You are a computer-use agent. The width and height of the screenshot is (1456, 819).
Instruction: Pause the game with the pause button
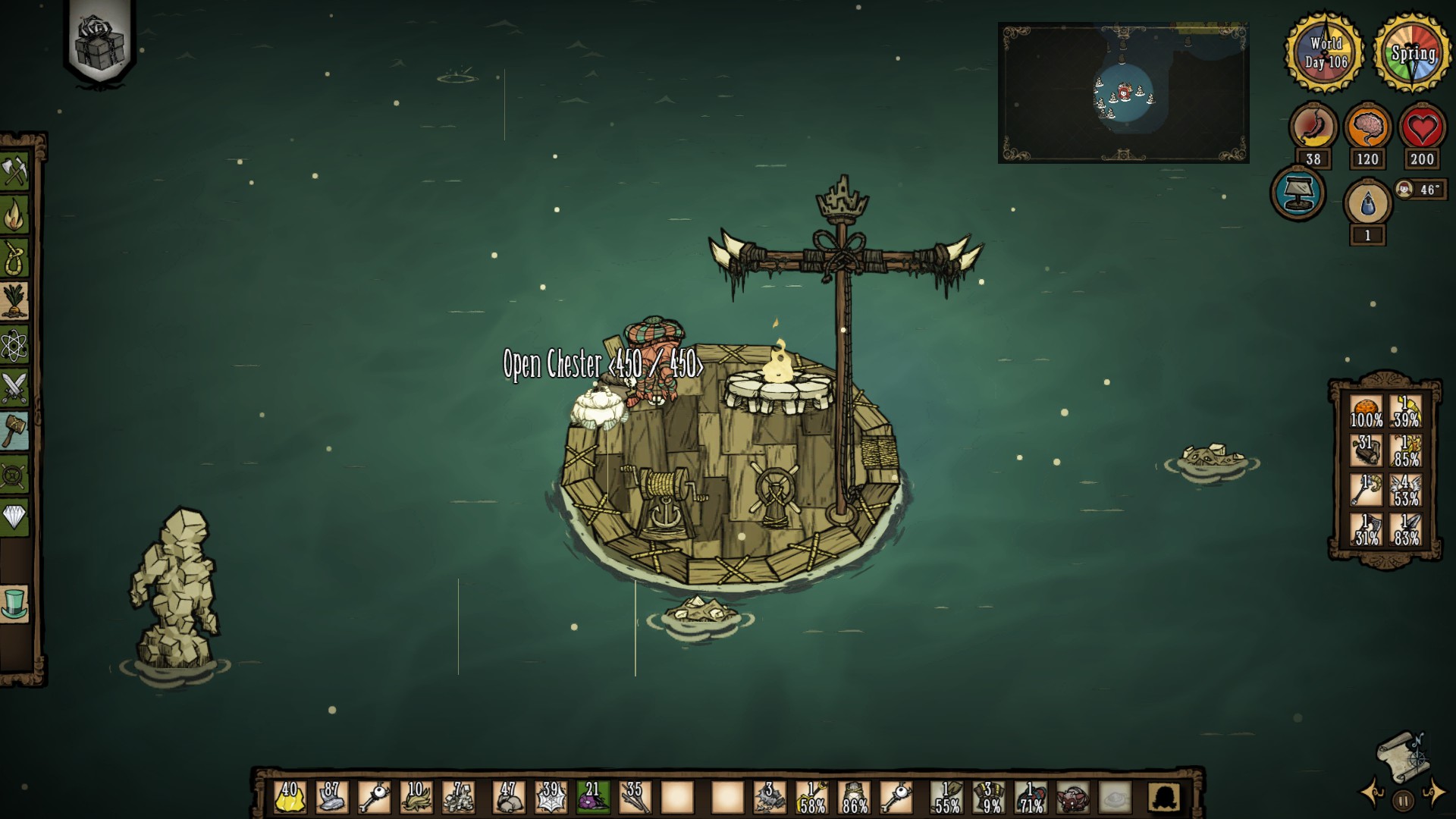1403,800
